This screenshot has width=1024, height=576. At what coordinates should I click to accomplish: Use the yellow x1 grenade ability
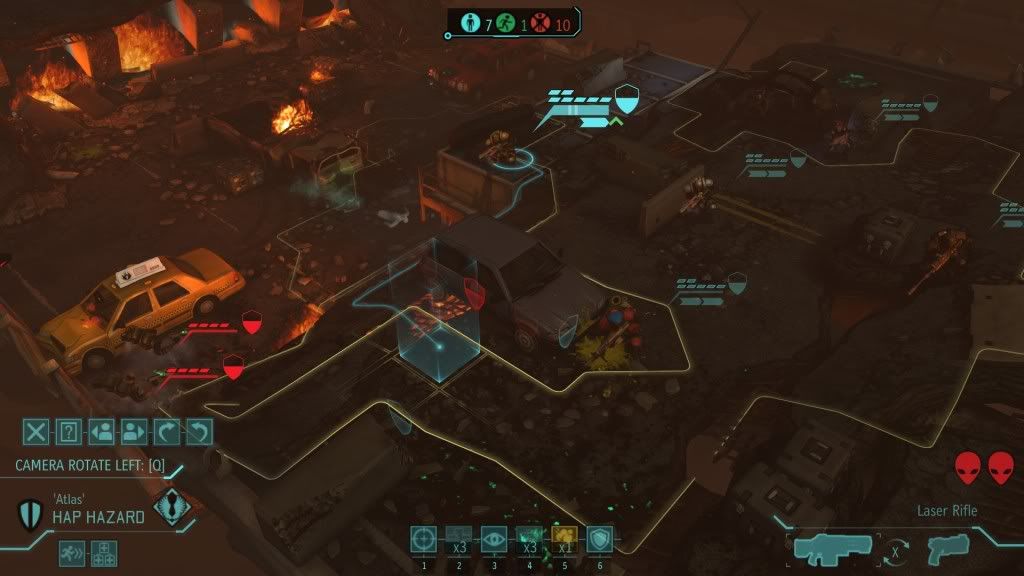click(564, 539)
